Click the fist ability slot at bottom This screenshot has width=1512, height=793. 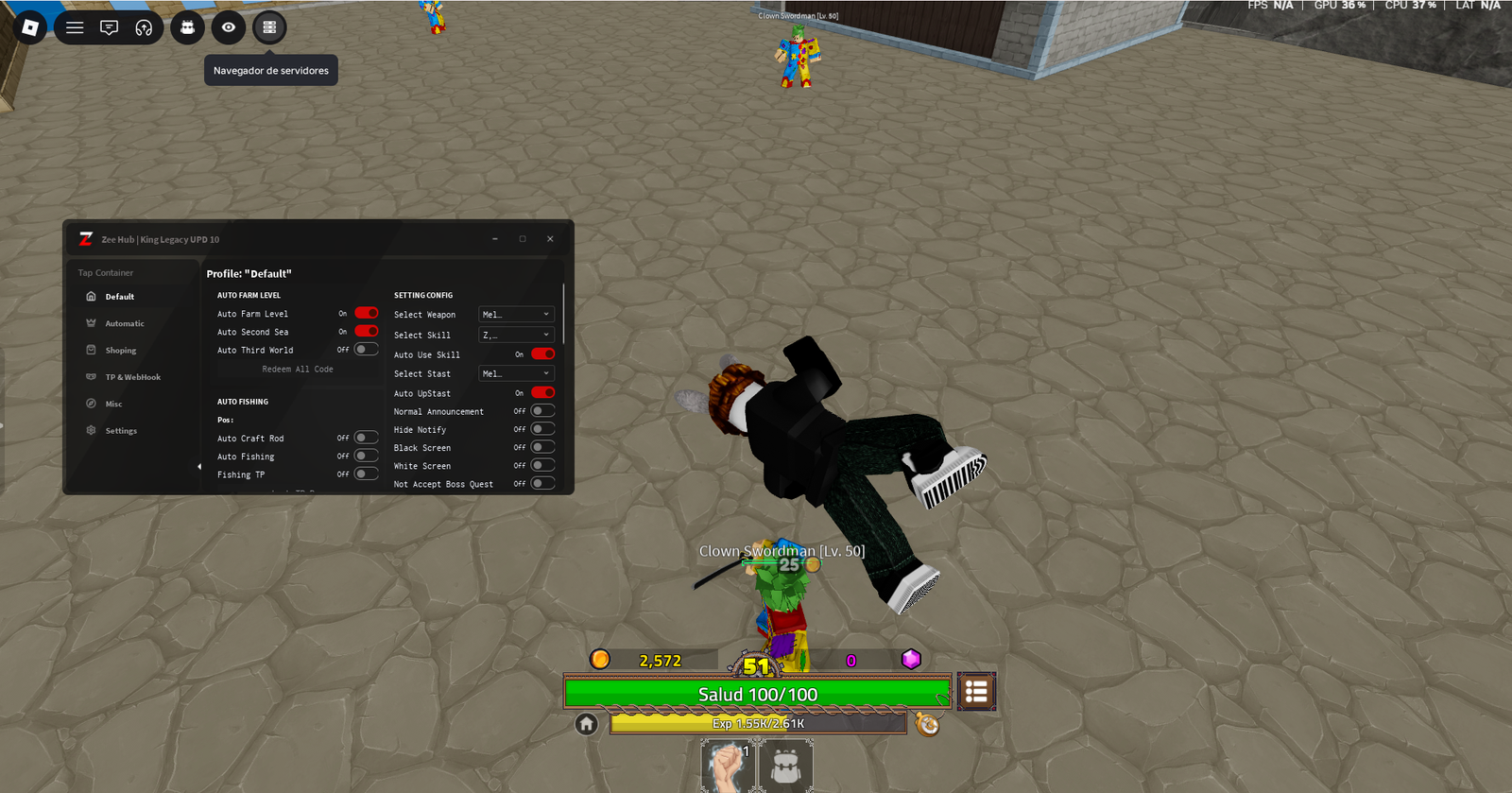[x=728, y=766]
